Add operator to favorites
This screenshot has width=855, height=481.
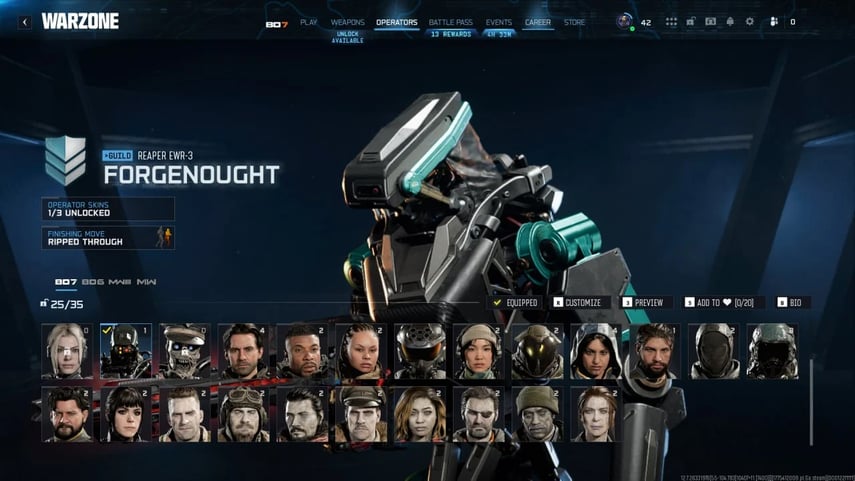click(724, 302)
